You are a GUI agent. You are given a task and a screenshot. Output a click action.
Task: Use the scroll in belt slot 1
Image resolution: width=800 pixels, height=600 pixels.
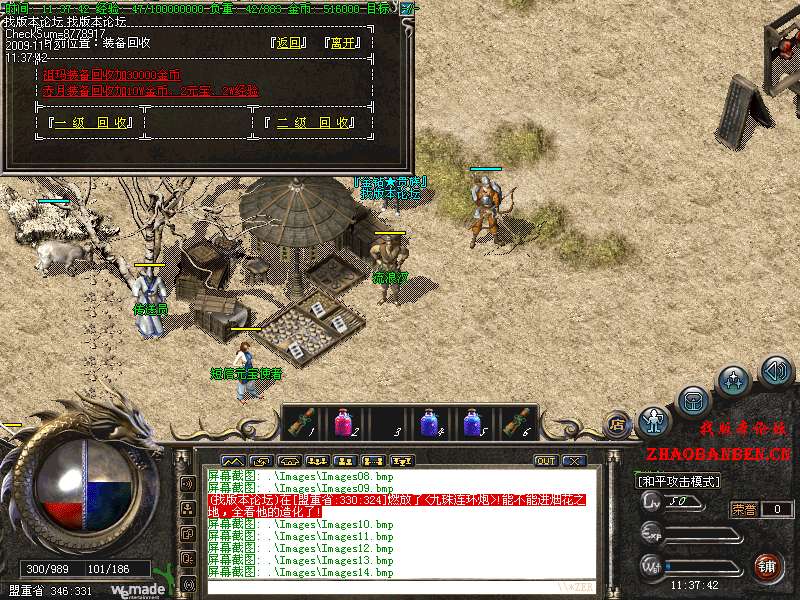pyautogui.click(x=299, y=423)
